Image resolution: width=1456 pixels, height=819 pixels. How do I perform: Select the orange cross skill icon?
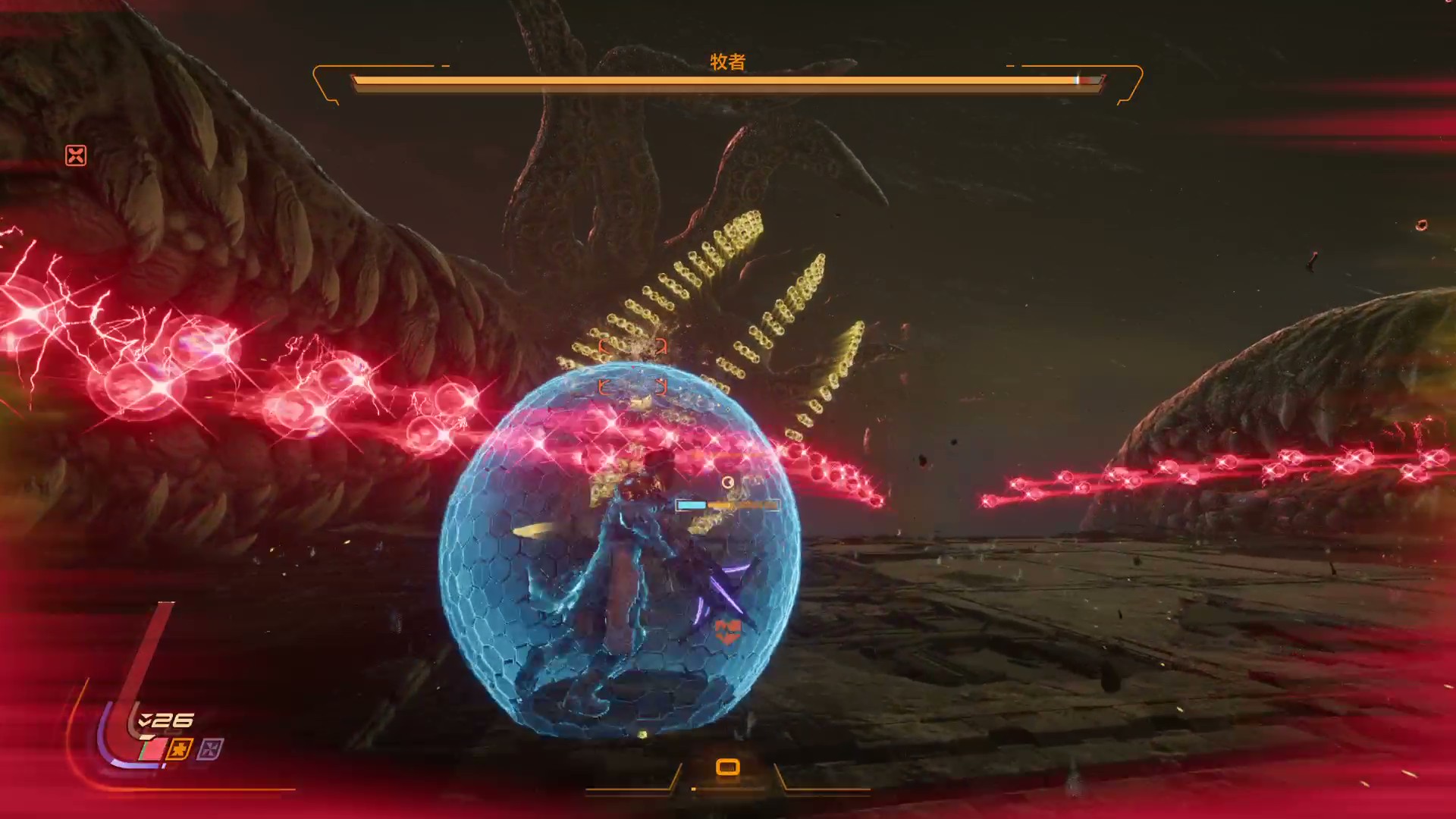pyautogui.click(x=180, y=749)
